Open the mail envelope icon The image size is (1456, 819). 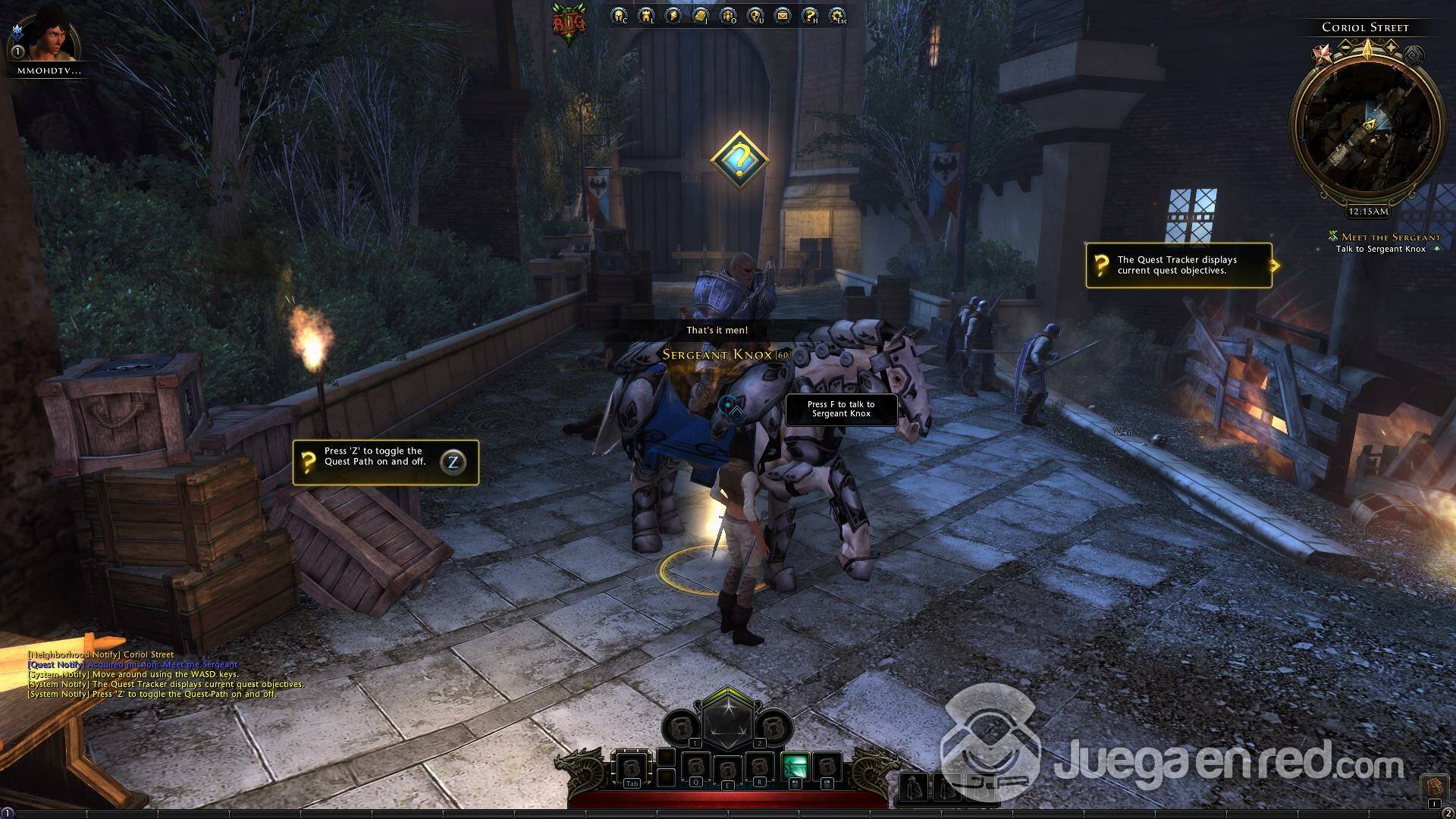783,16
